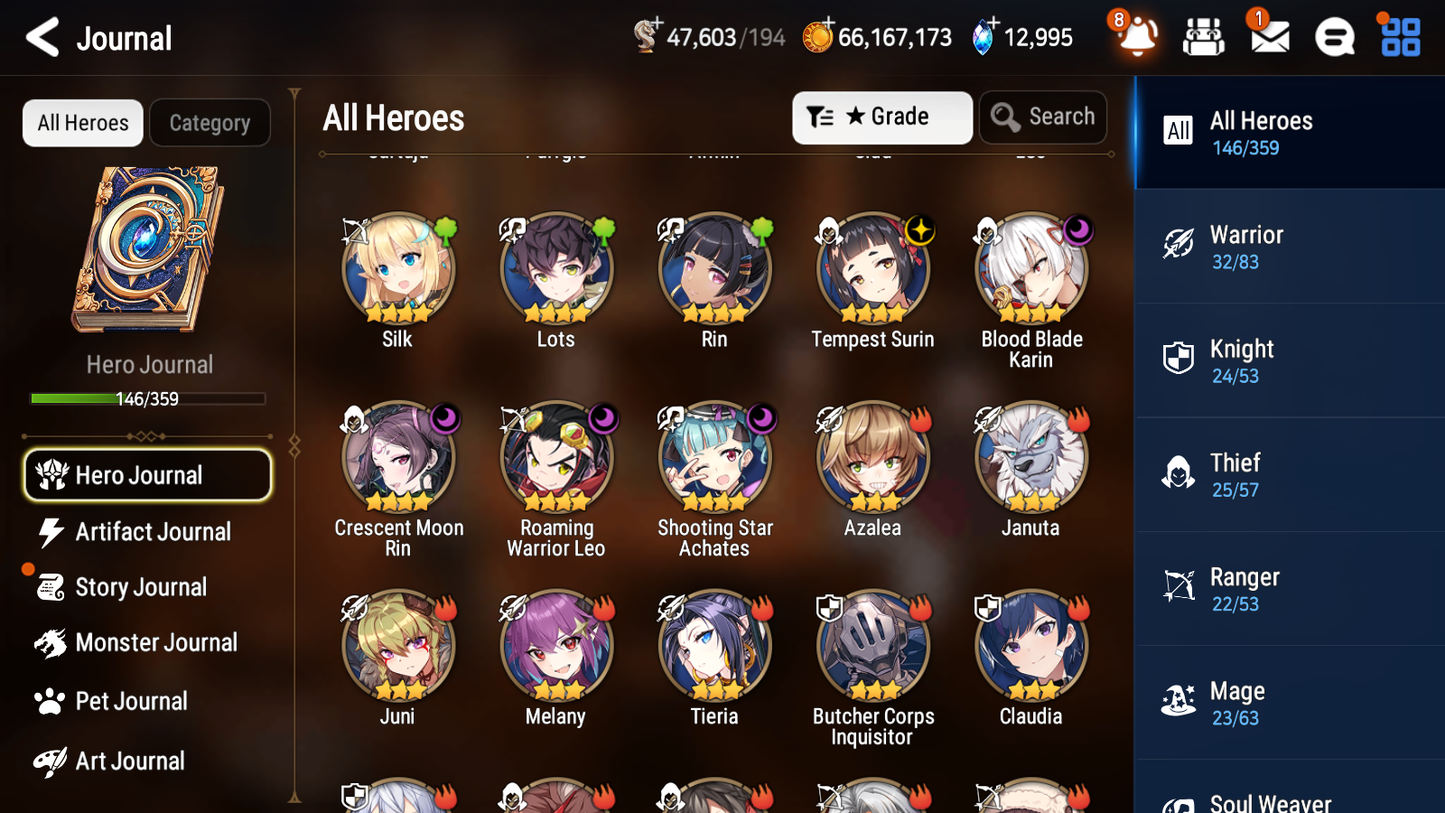Switch to the Ranger class tab
Viewport: 1445px width, 813px height.
[x=1288, y=588]
